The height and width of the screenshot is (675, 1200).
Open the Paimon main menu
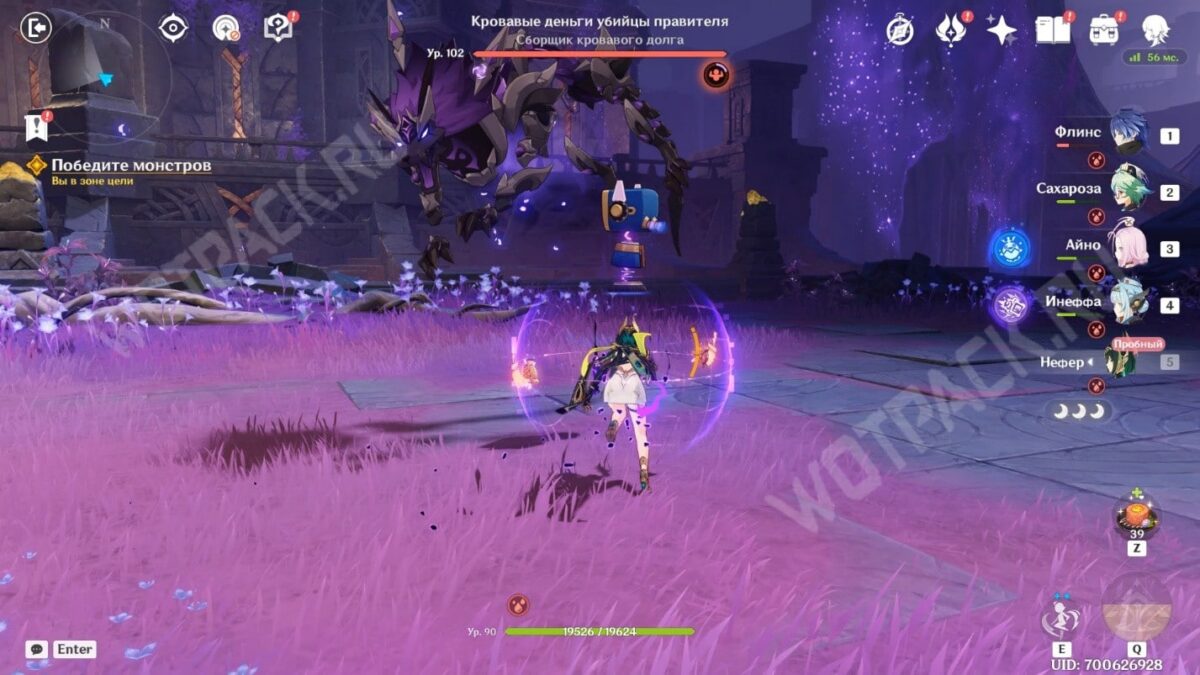click(x=1157, y=30)
